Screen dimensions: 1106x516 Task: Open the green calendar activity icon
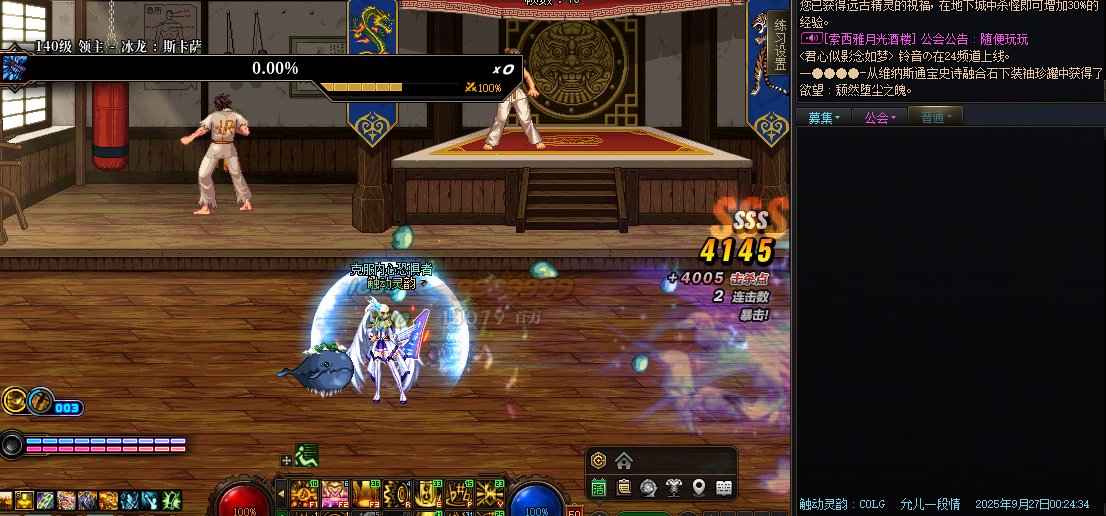click(x=599, y=488)
